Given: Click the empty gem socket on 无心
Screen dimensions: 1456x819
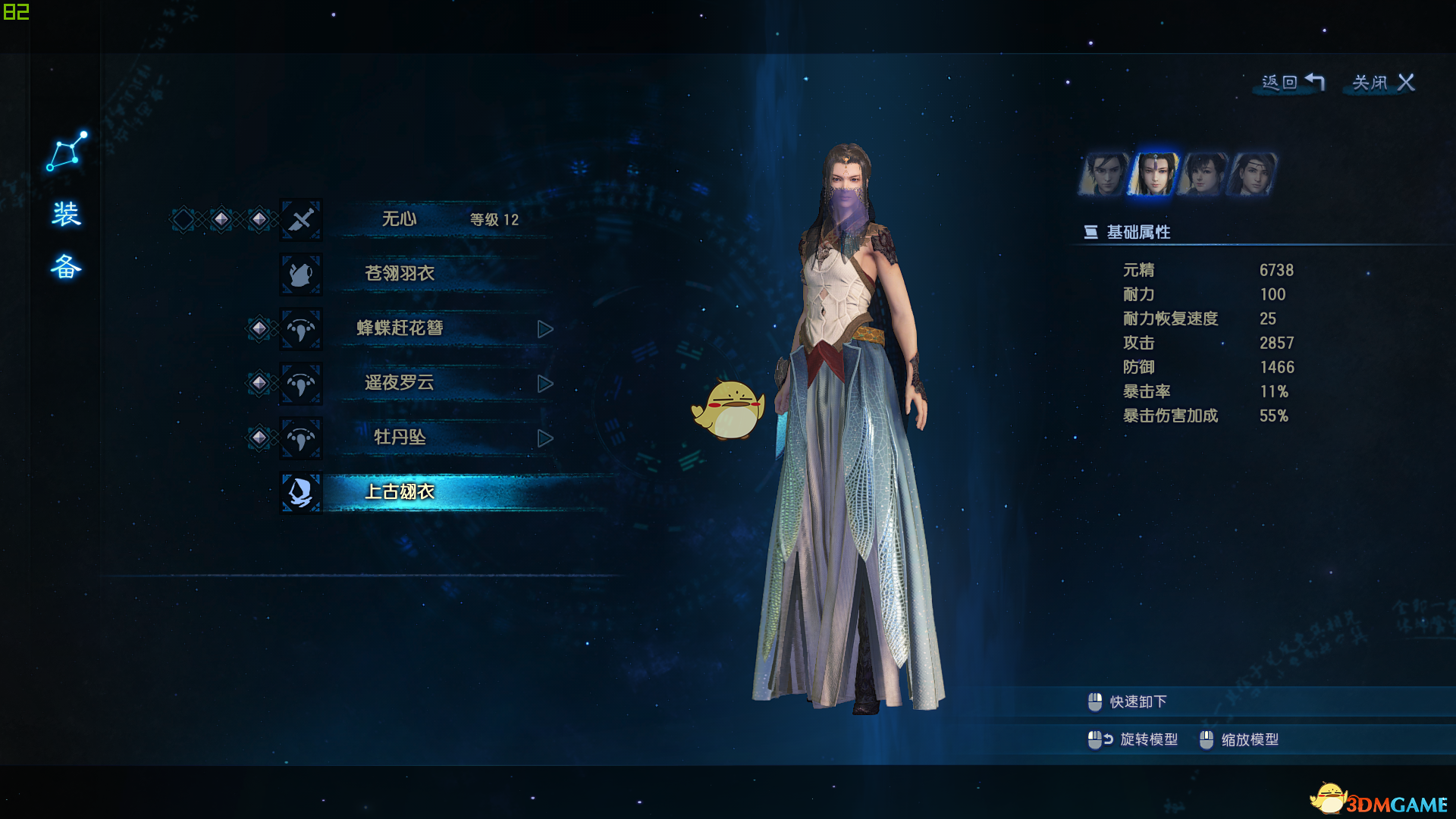Looking at the screenshot, I should point(184,219).
